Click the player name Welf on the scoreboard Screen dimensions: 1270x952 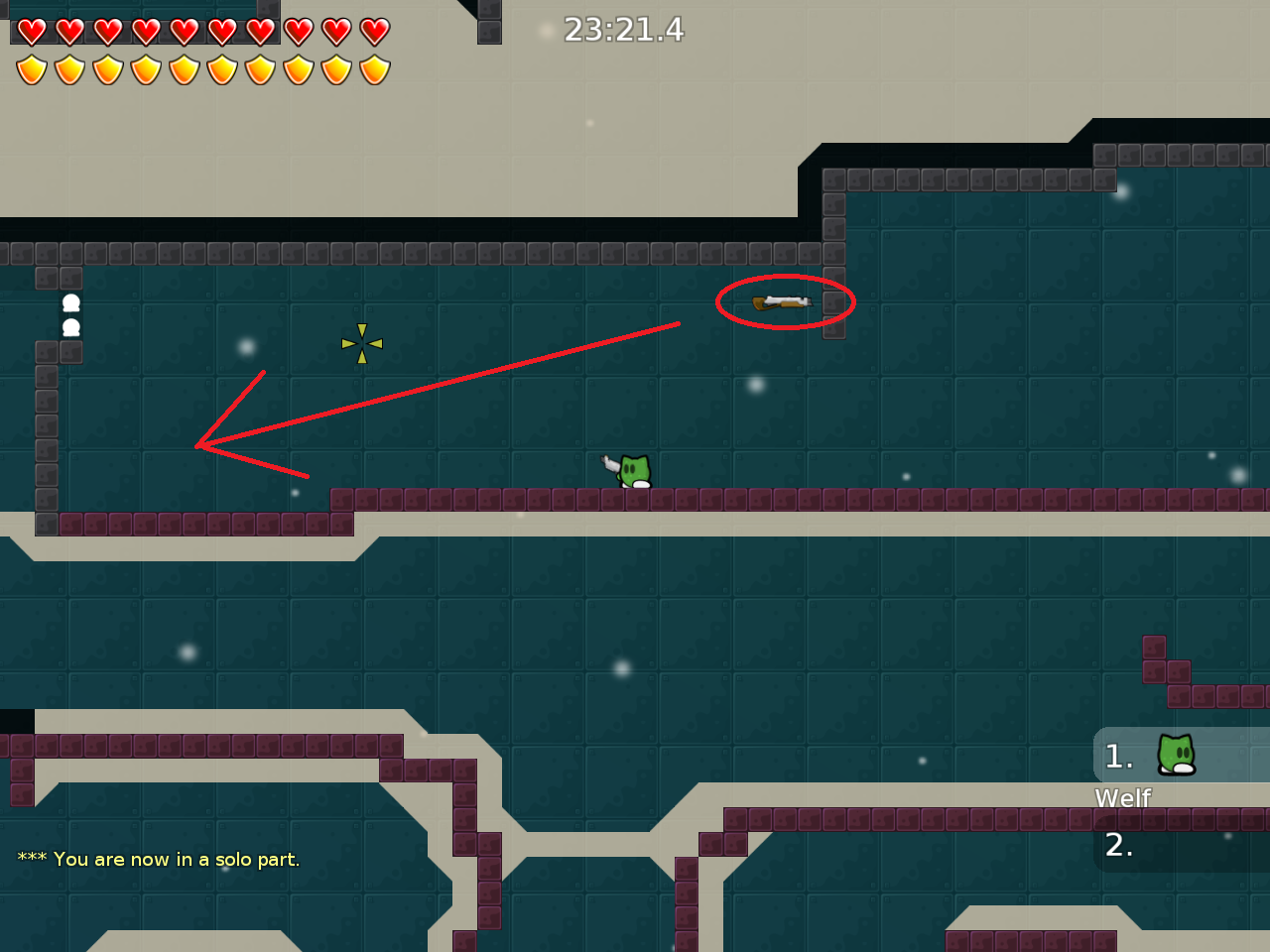point(1123,797)
